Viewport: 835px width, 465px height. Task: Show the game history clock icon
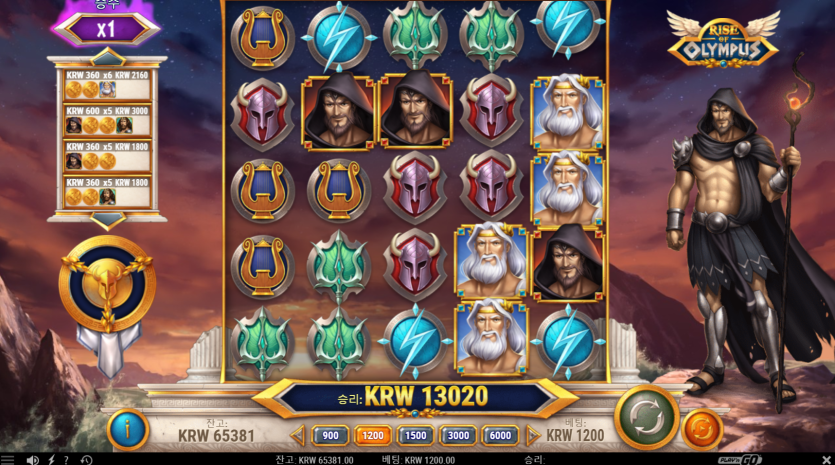pyautogui.click(x=86, y=459)
